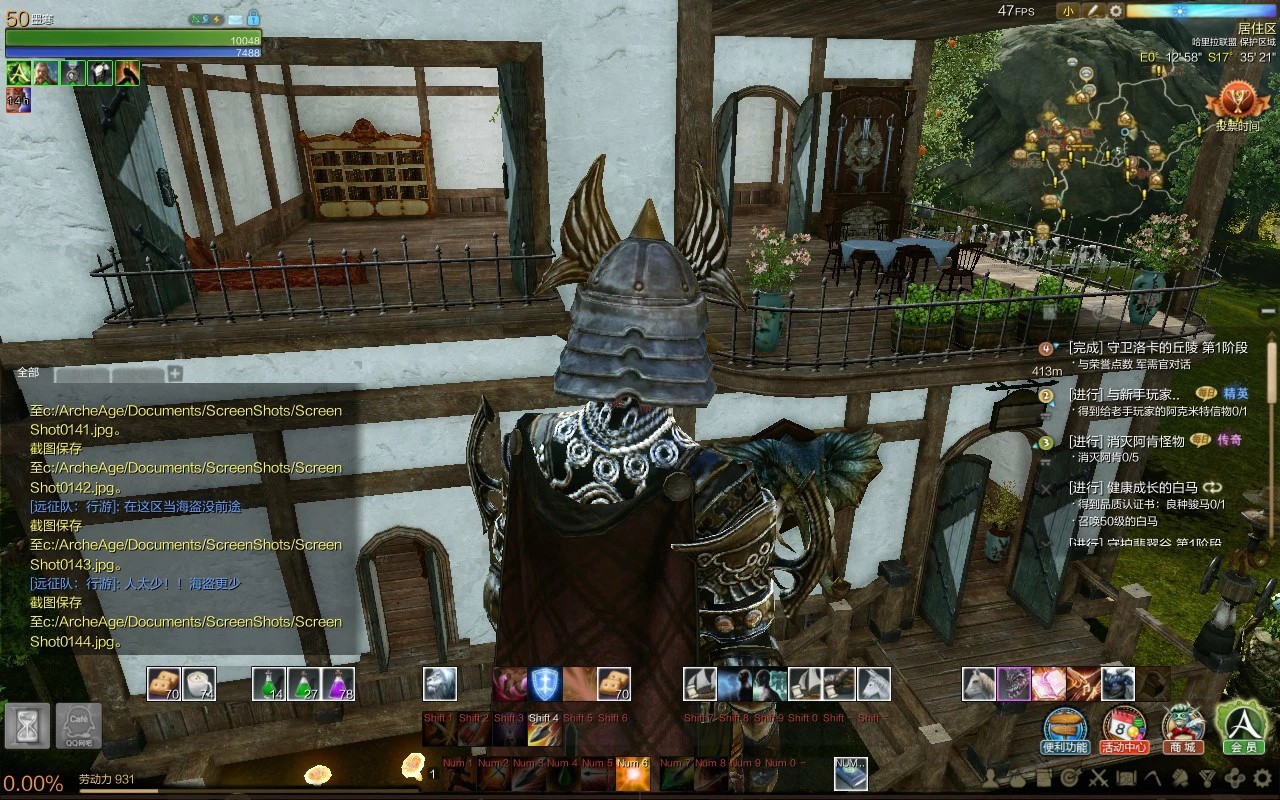The height and width of the screenshot is (800, 1280).
Task: Click the minimap pencil button
Action: click(x=1093, y=11)
